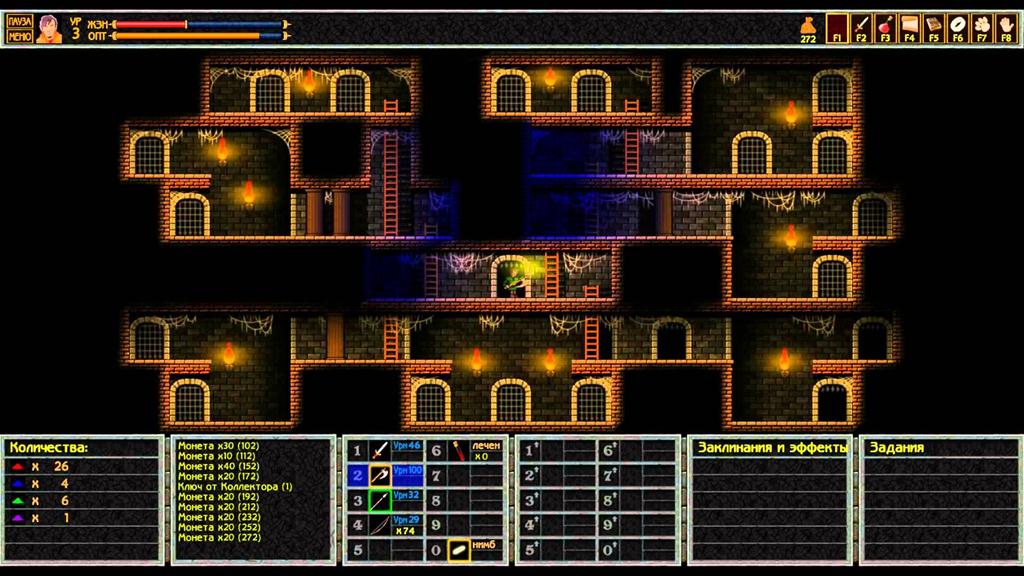This screenshot has height=576, width=1024.
Task: Select the sword in slot 1
Action: [x=379, y=451]
